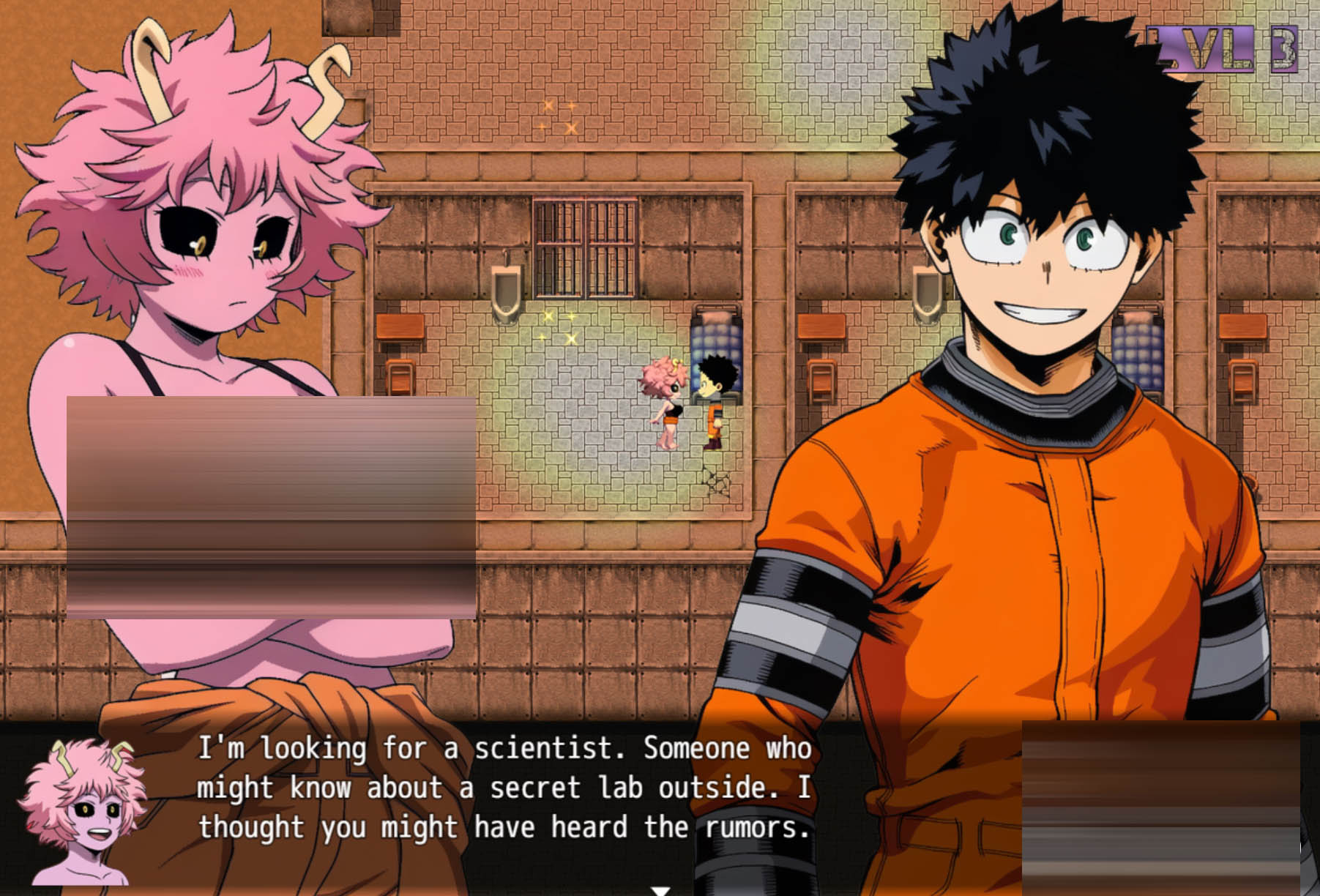Advance the dialogue text about the scientist

pyautogui.click(x=504, y=788)
